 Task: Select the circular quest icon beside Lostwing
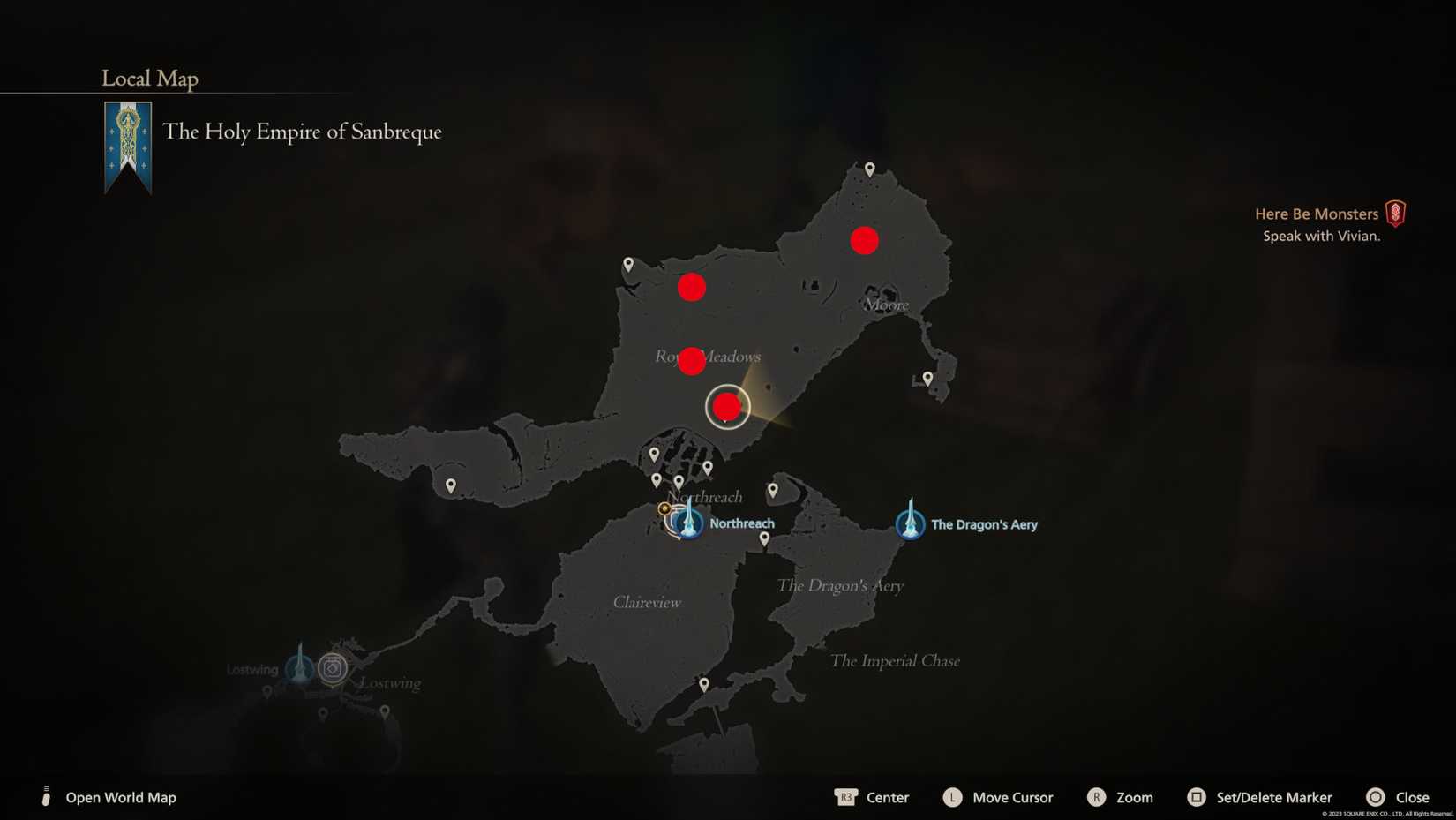click(x=332, y=668)
